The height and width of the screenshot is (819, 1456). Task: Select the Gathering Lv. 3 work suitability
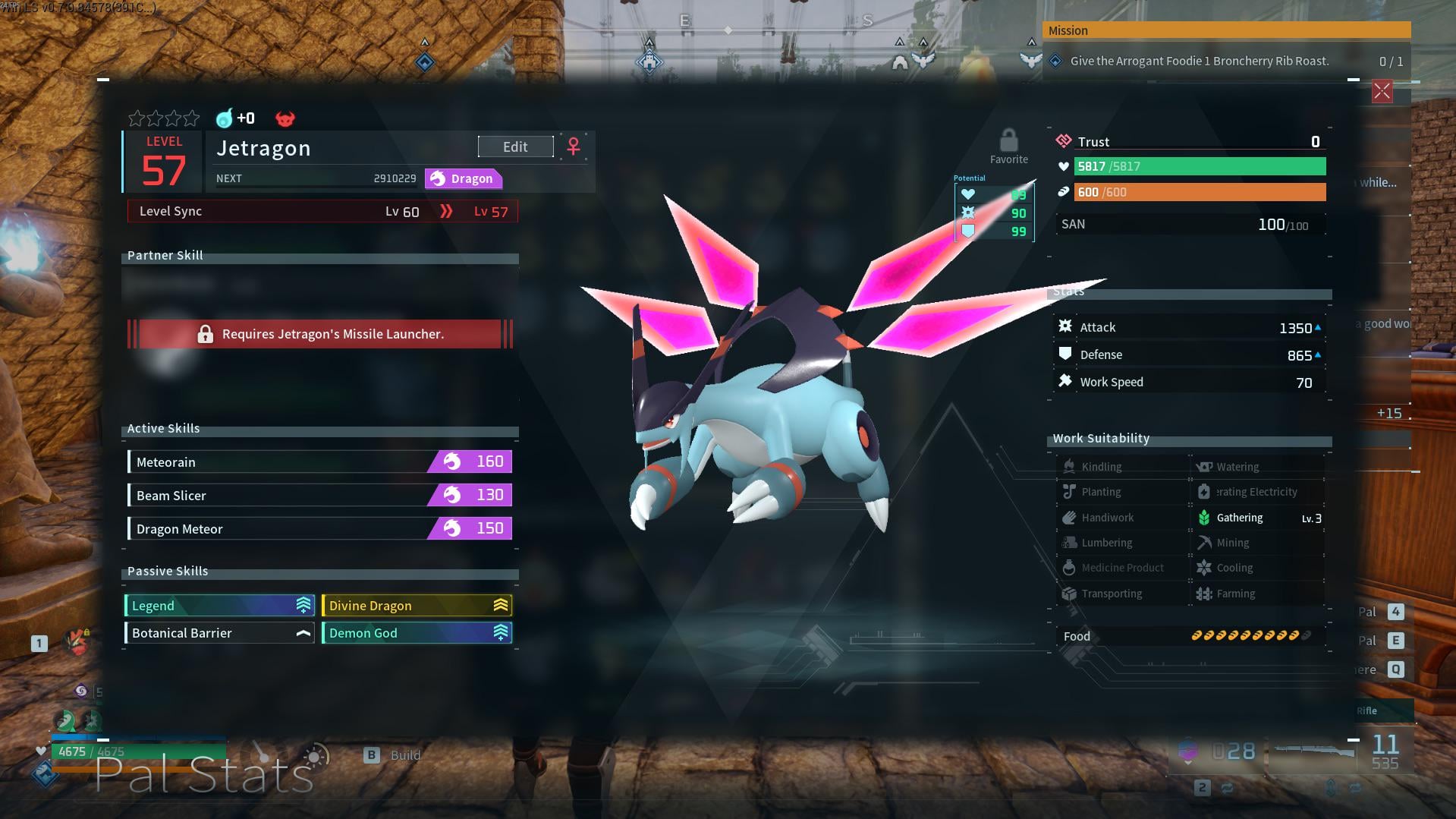pyautogui.click(x=1259, y=518)
